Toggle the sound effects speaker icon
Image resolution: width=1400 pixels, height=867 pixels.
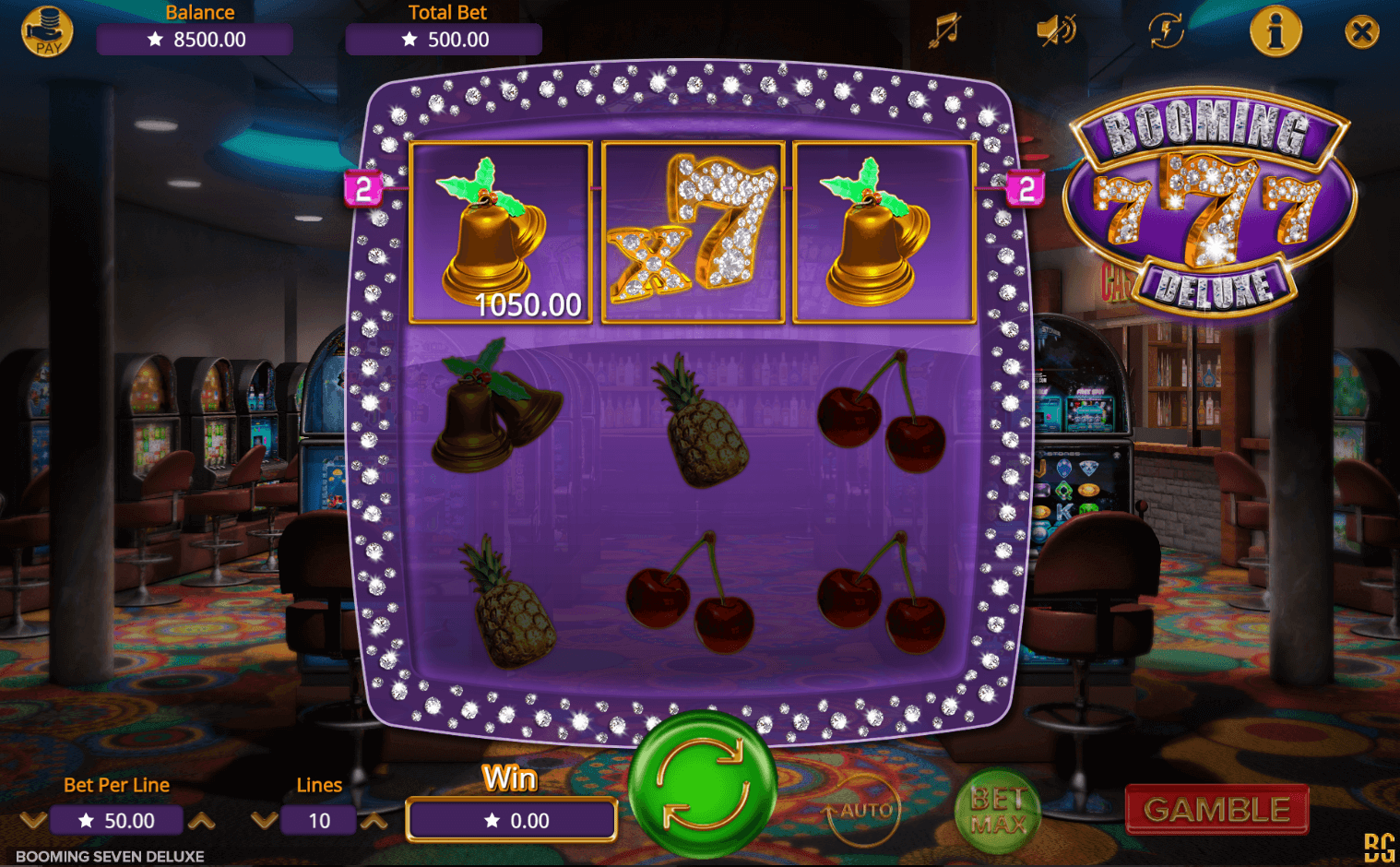point(1055,30)
